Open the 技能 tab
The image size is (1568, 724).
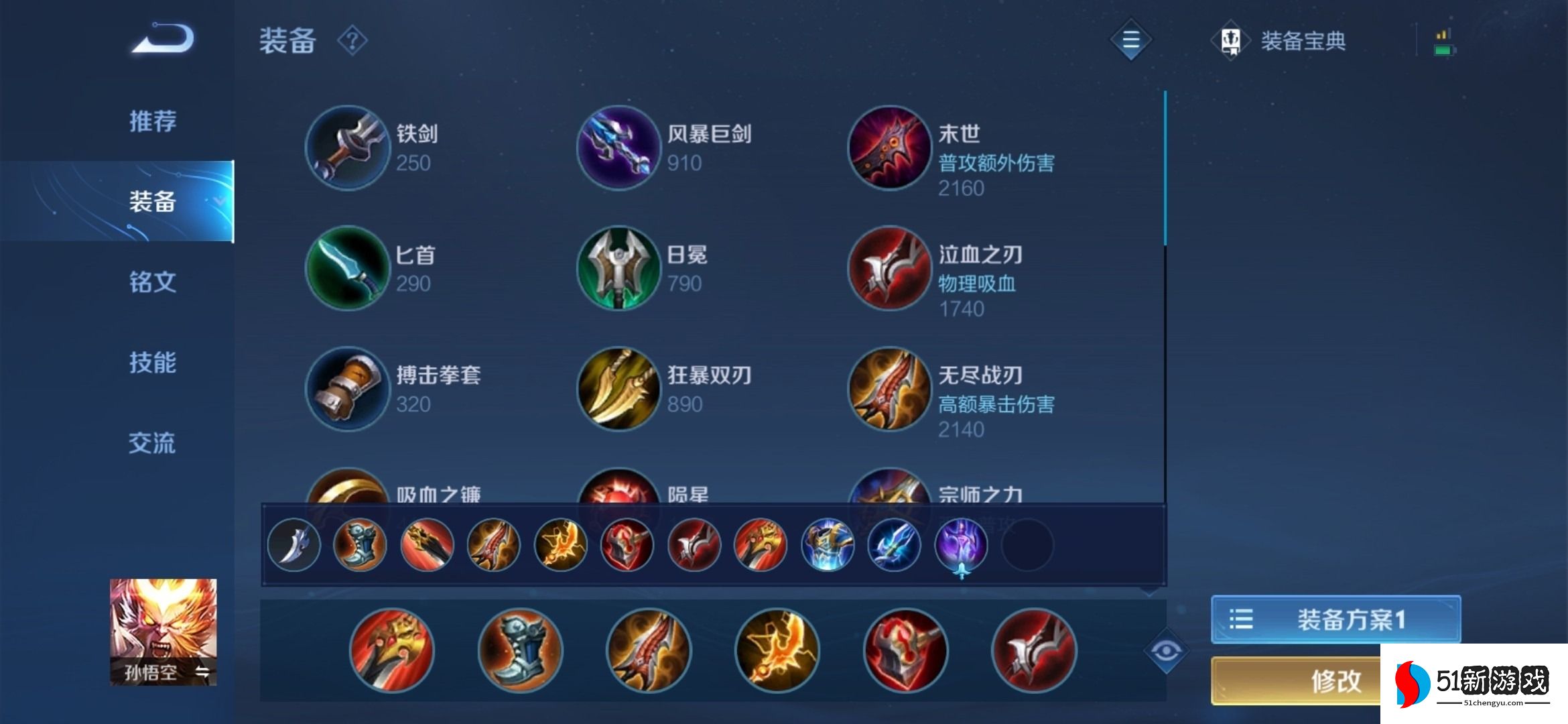click(151, 363)
